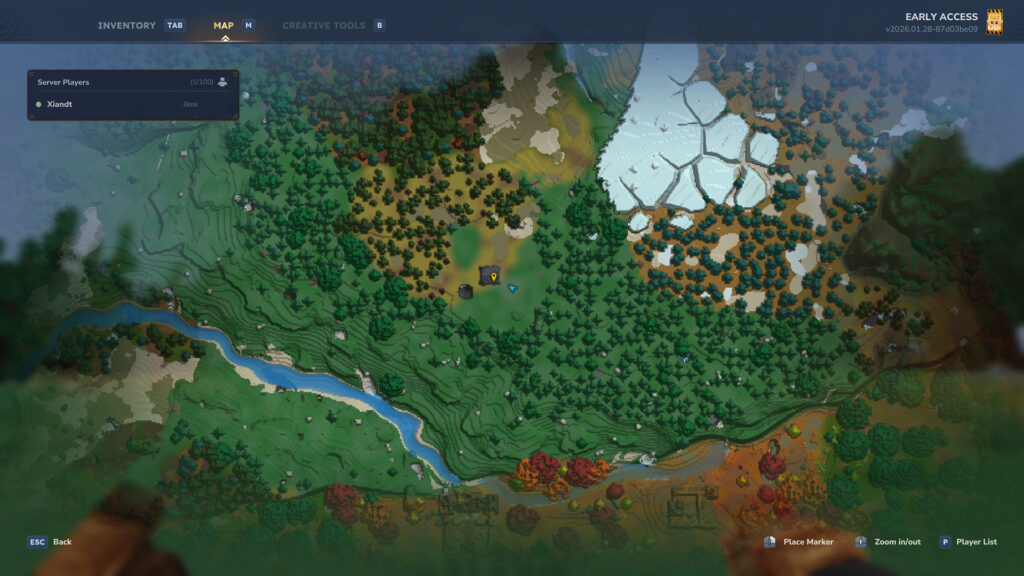This screenshot has height=576, width=1024.
Task: Click the Place Marker option
Action: pyautogui.click(x=799, y=542)
